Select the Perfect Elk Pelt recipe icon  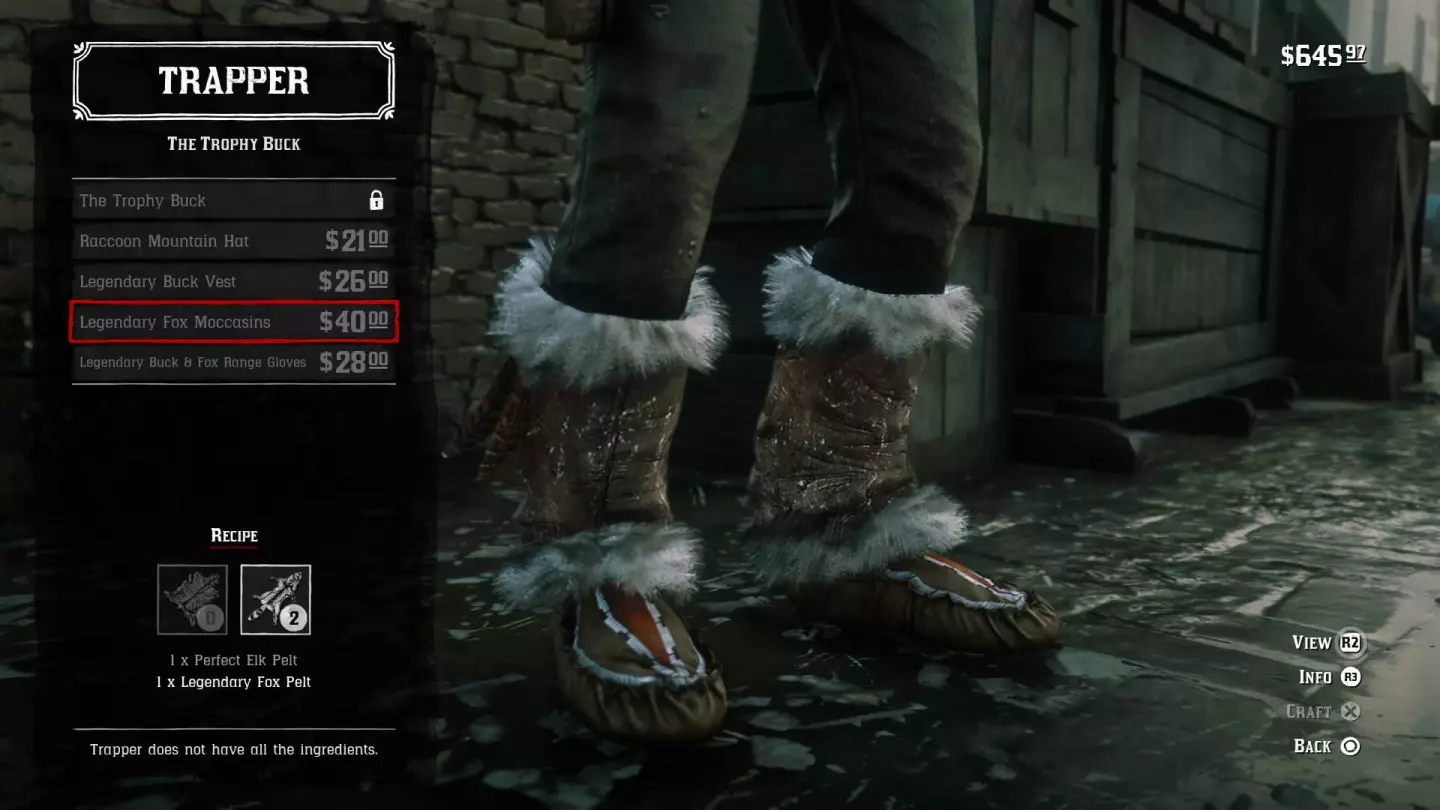pyautogui.click(x=192, y=600)
